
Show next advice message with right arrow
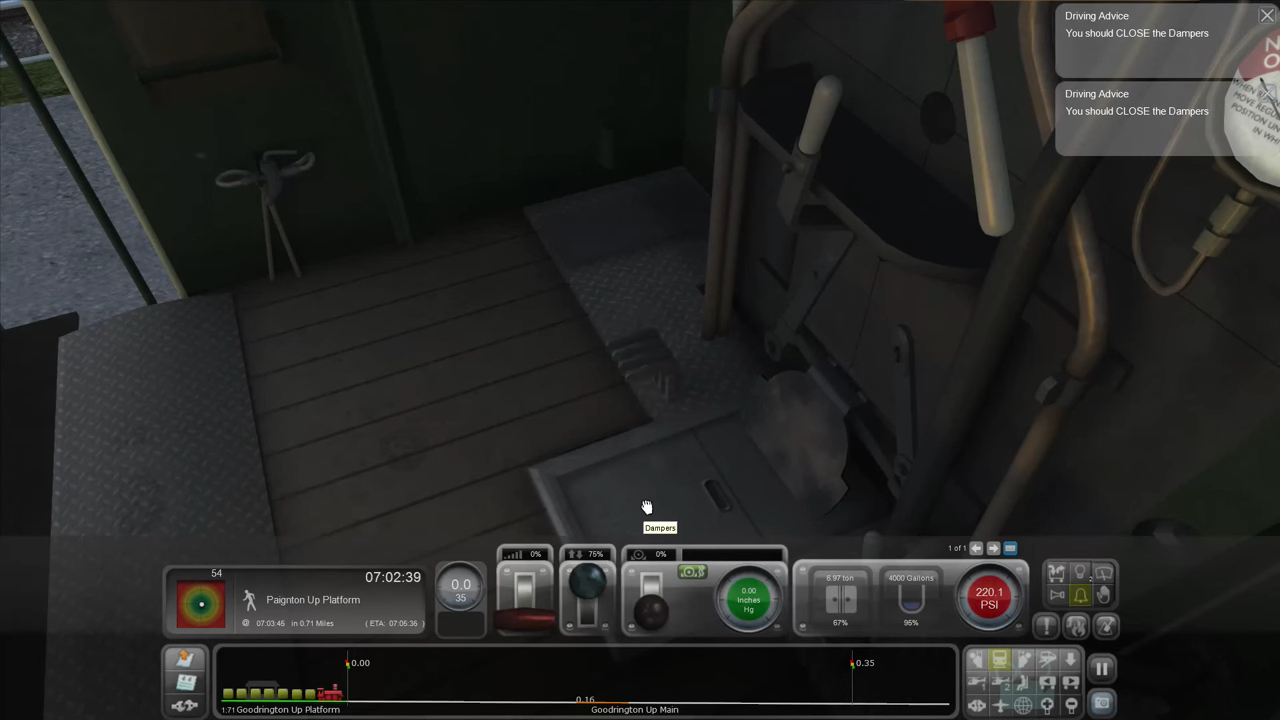click(992, 548)
